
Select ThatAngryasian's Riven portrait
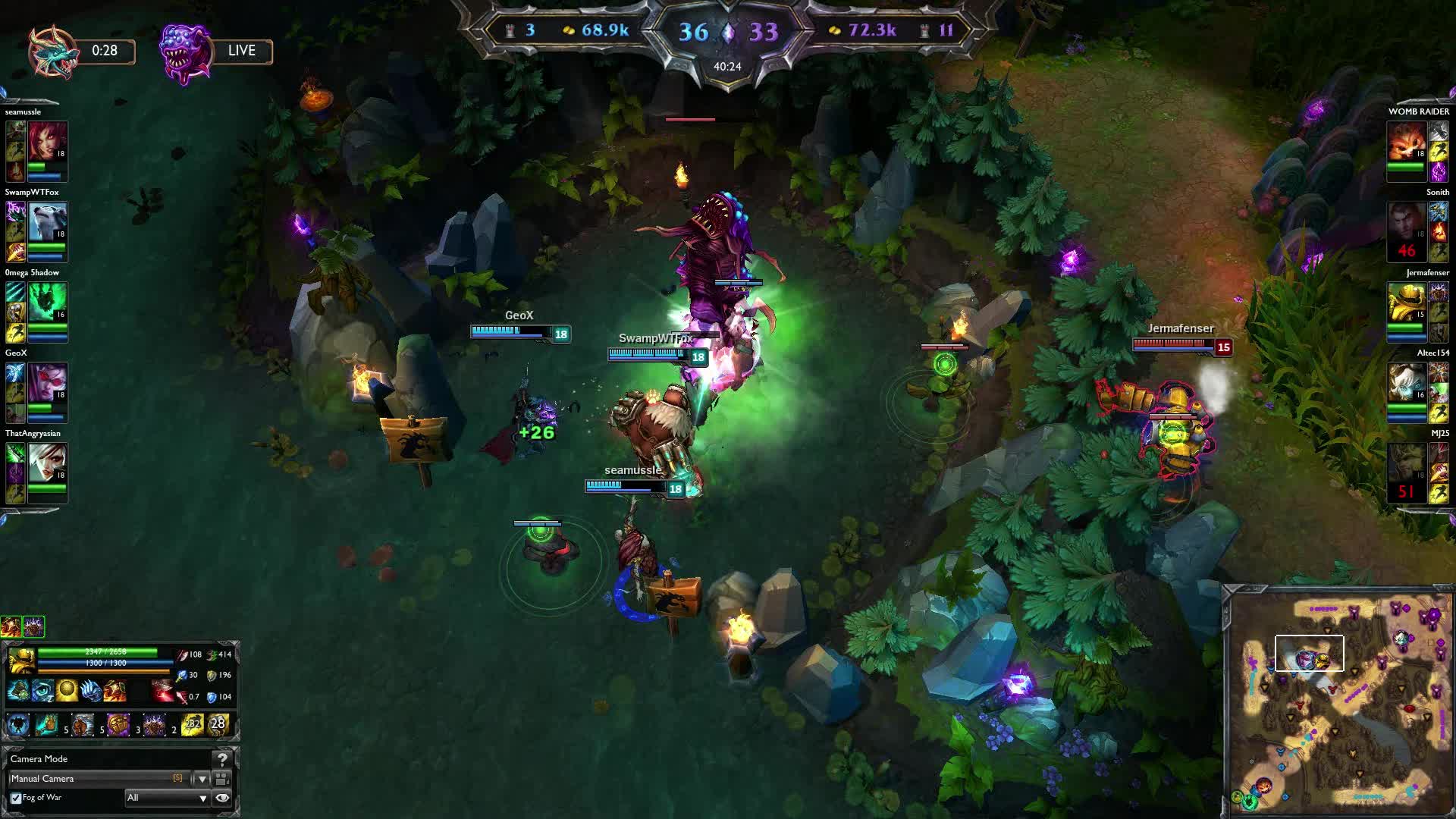pyautogui.click(x=47, y=463)
